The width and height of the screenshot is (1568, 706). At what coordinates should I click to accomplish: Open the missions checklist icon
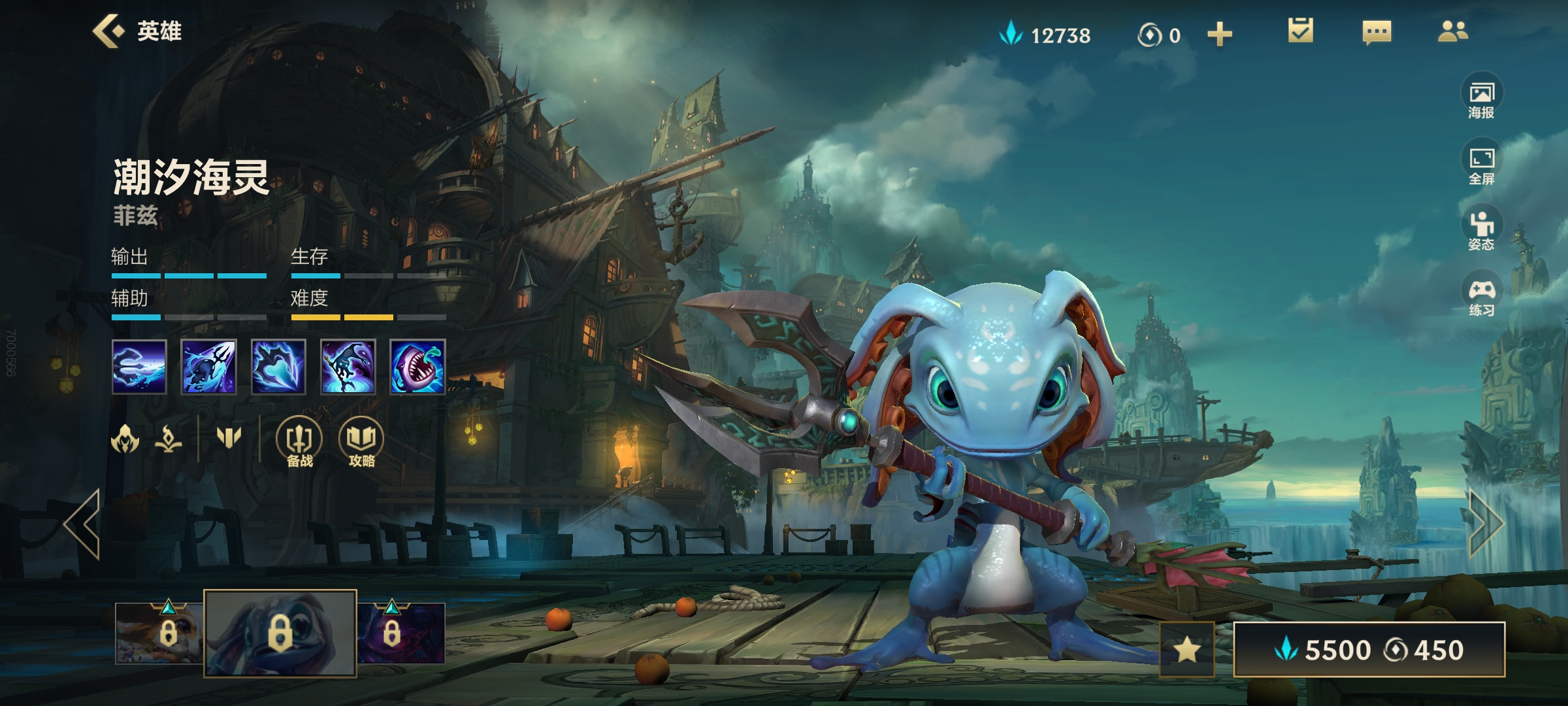1300,31
